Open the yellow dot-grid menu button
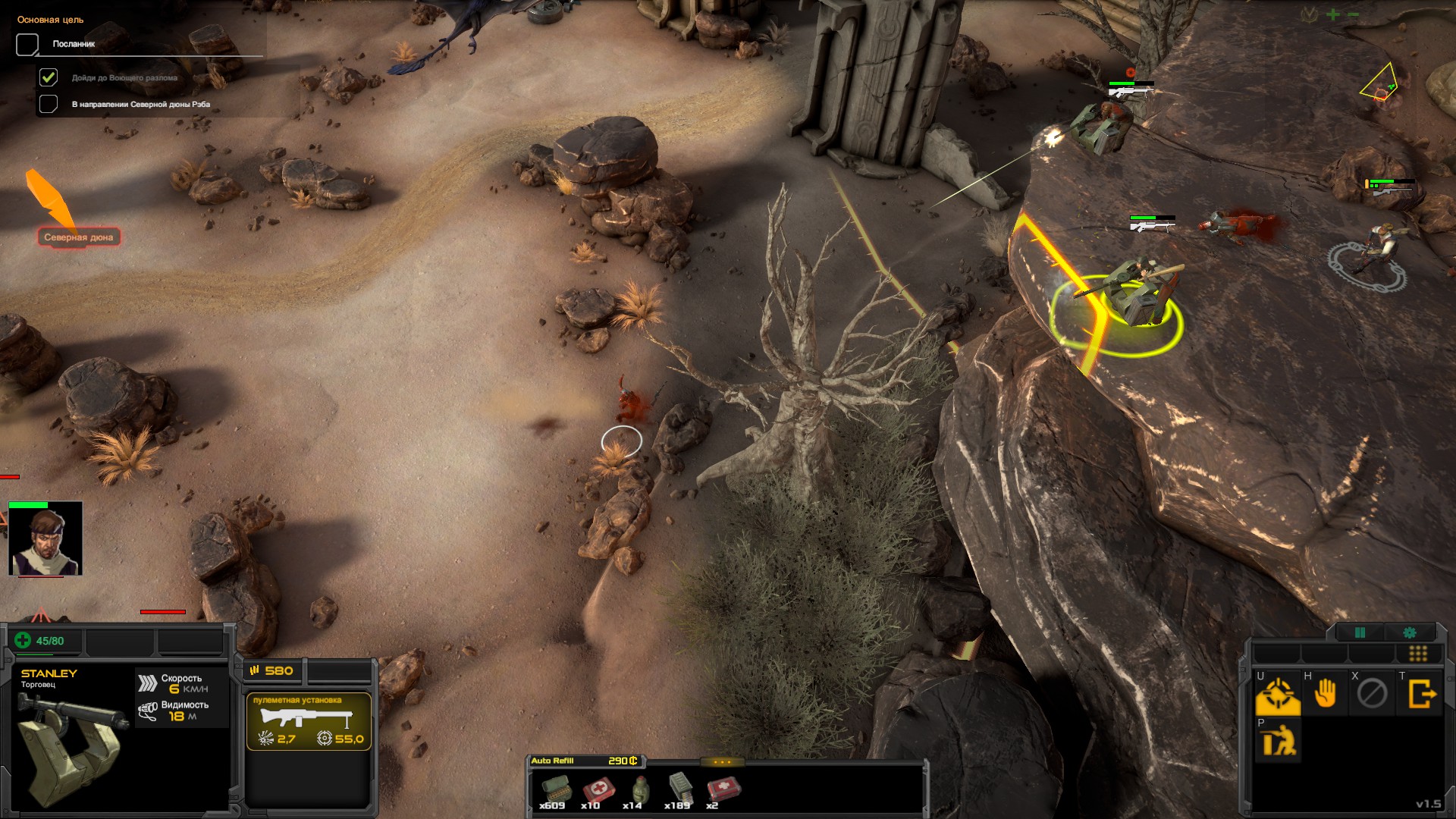 [x=1417, y=654]
